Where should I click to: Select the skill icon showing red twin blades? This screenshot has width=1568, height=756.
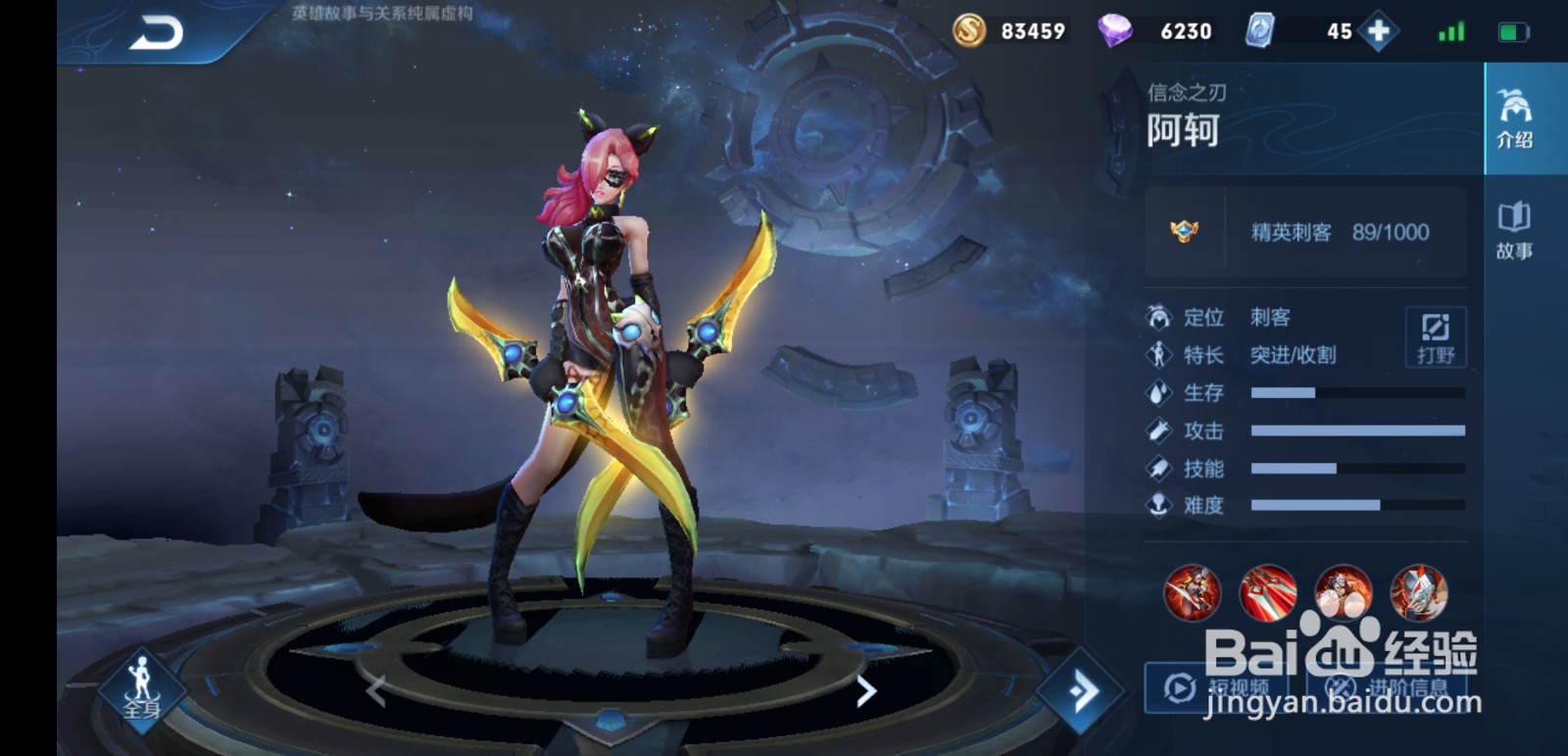1267,593
